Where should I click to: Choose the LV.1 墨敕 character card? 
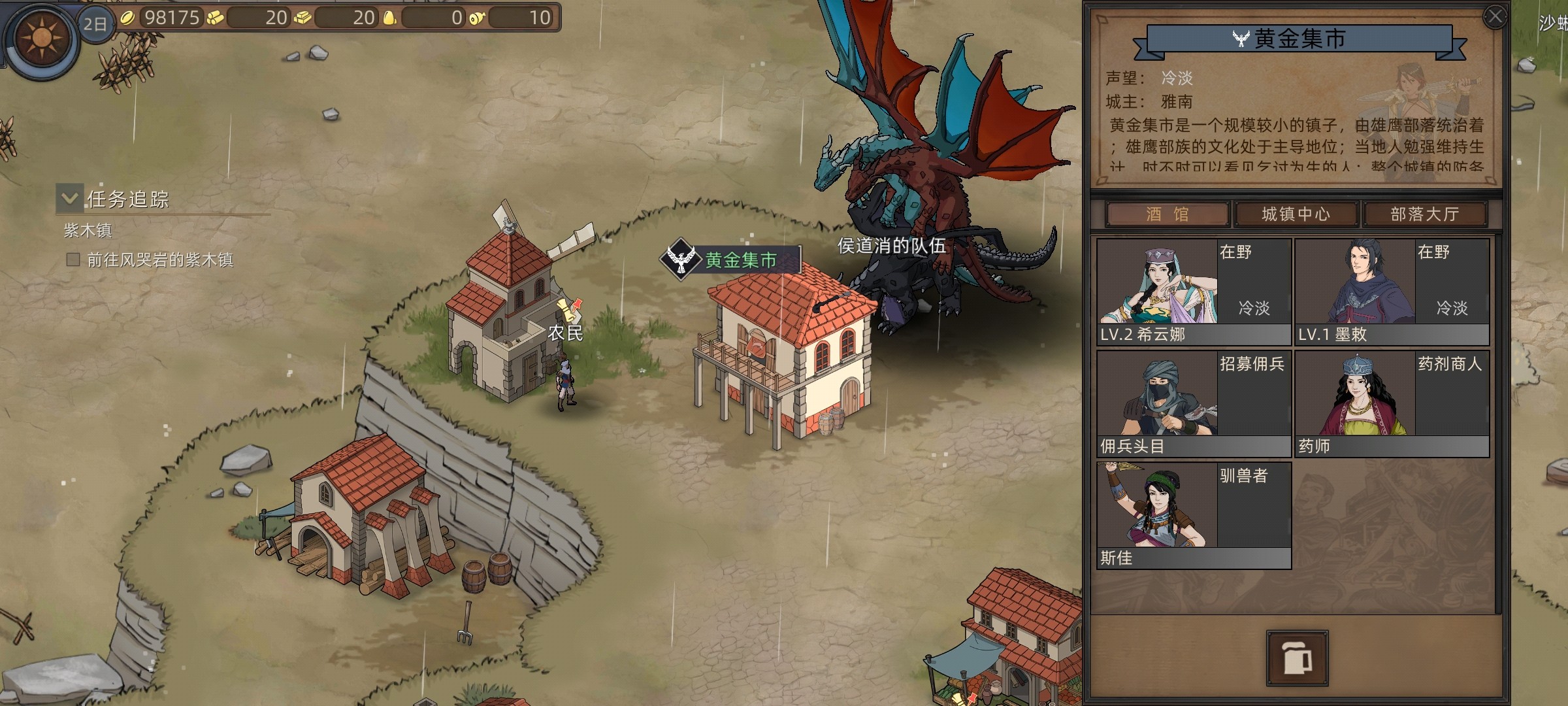pyautogui.click(x=1392, y=292)
